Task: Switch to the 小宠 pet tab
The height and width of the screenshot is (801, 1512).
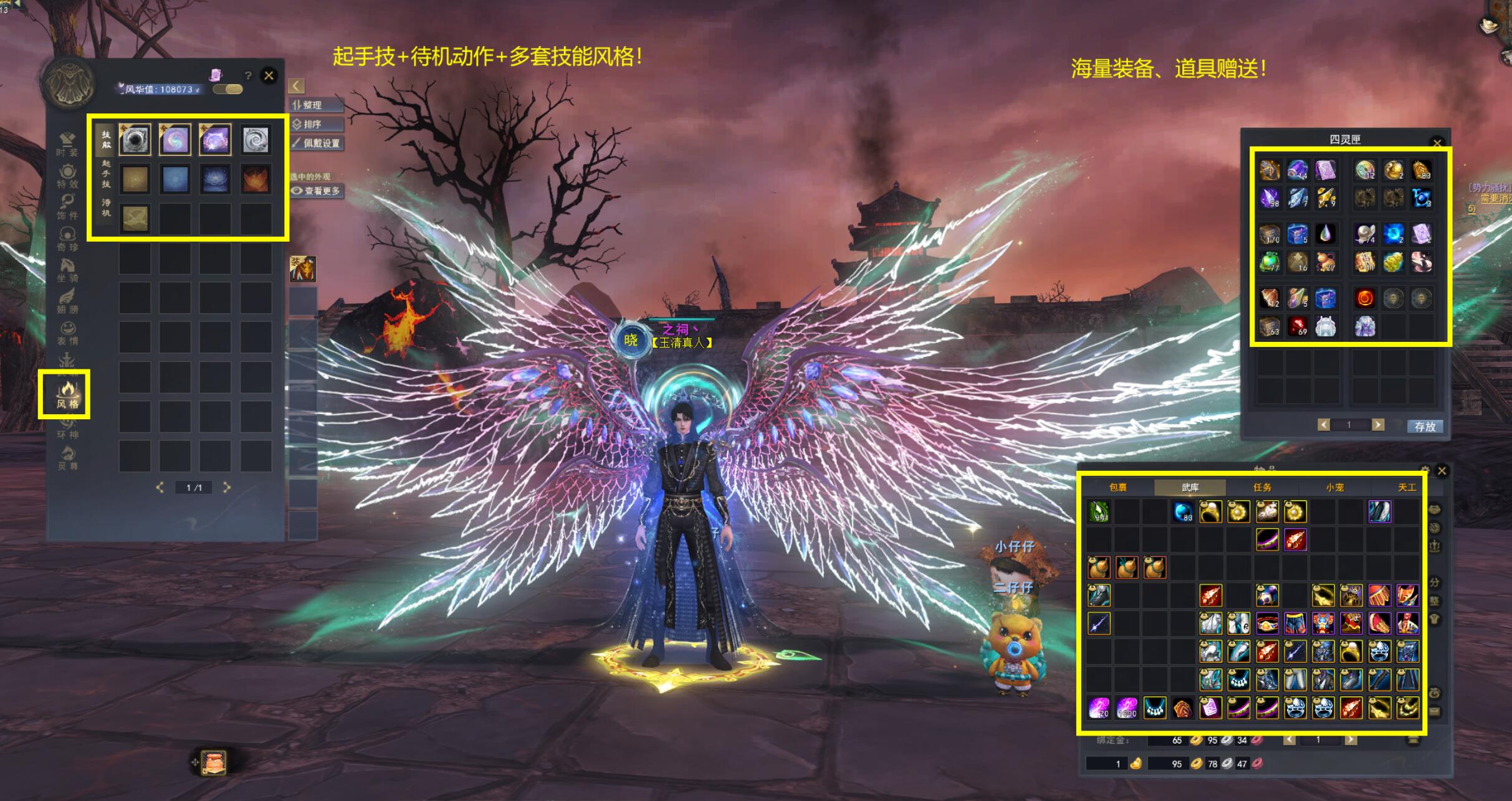Action: [1334, 487]
